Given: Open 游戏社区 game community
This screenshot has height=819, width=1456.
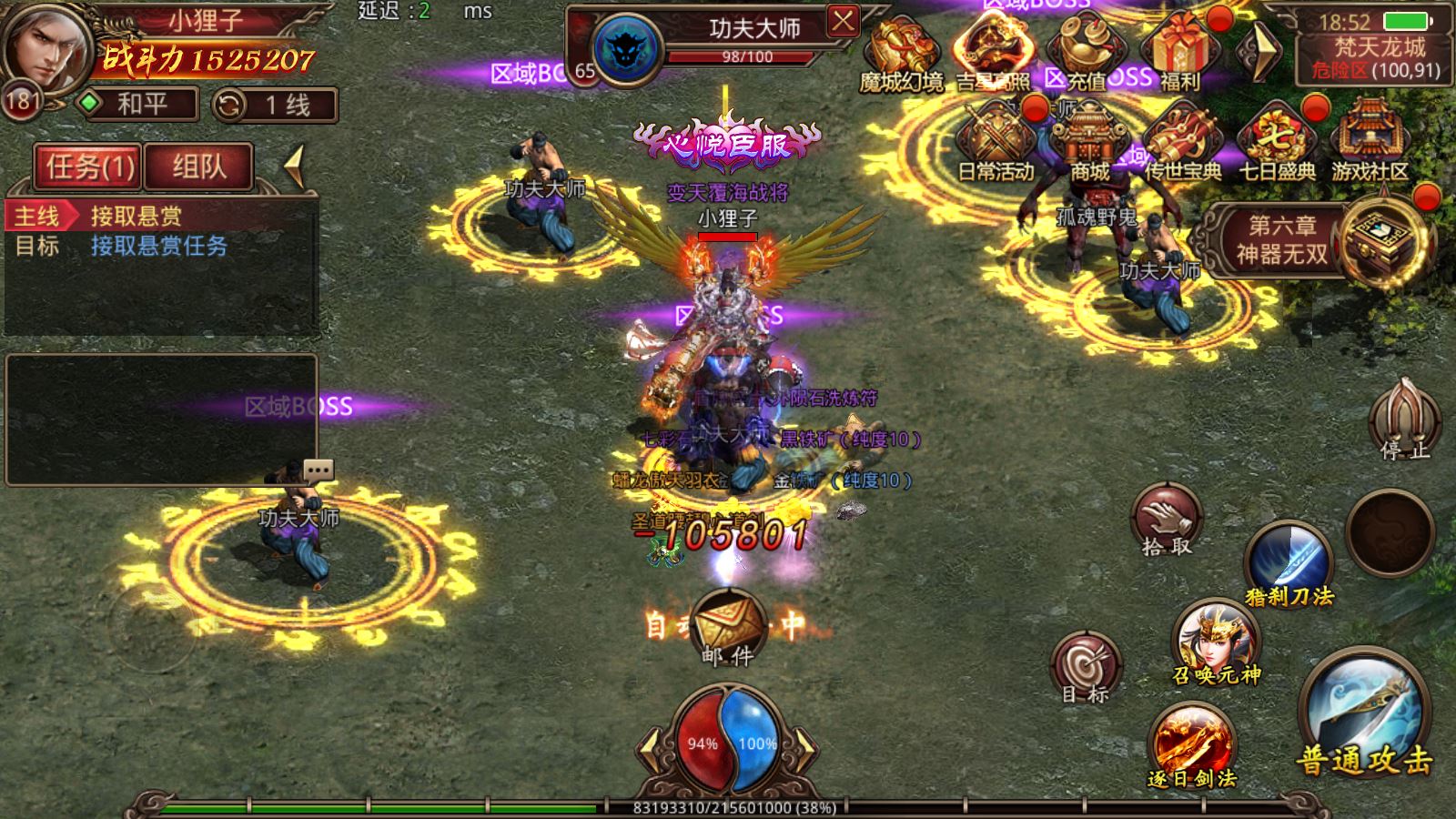Looking at the screenshot, I should [1370, 141].
